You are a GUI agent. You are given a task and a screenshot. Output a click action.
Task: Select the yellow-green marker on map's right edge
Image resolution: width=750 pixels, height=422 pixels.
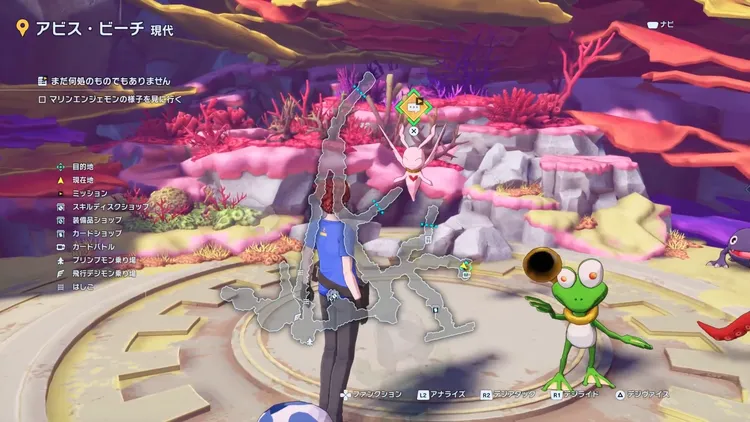(x=465, y=267)
